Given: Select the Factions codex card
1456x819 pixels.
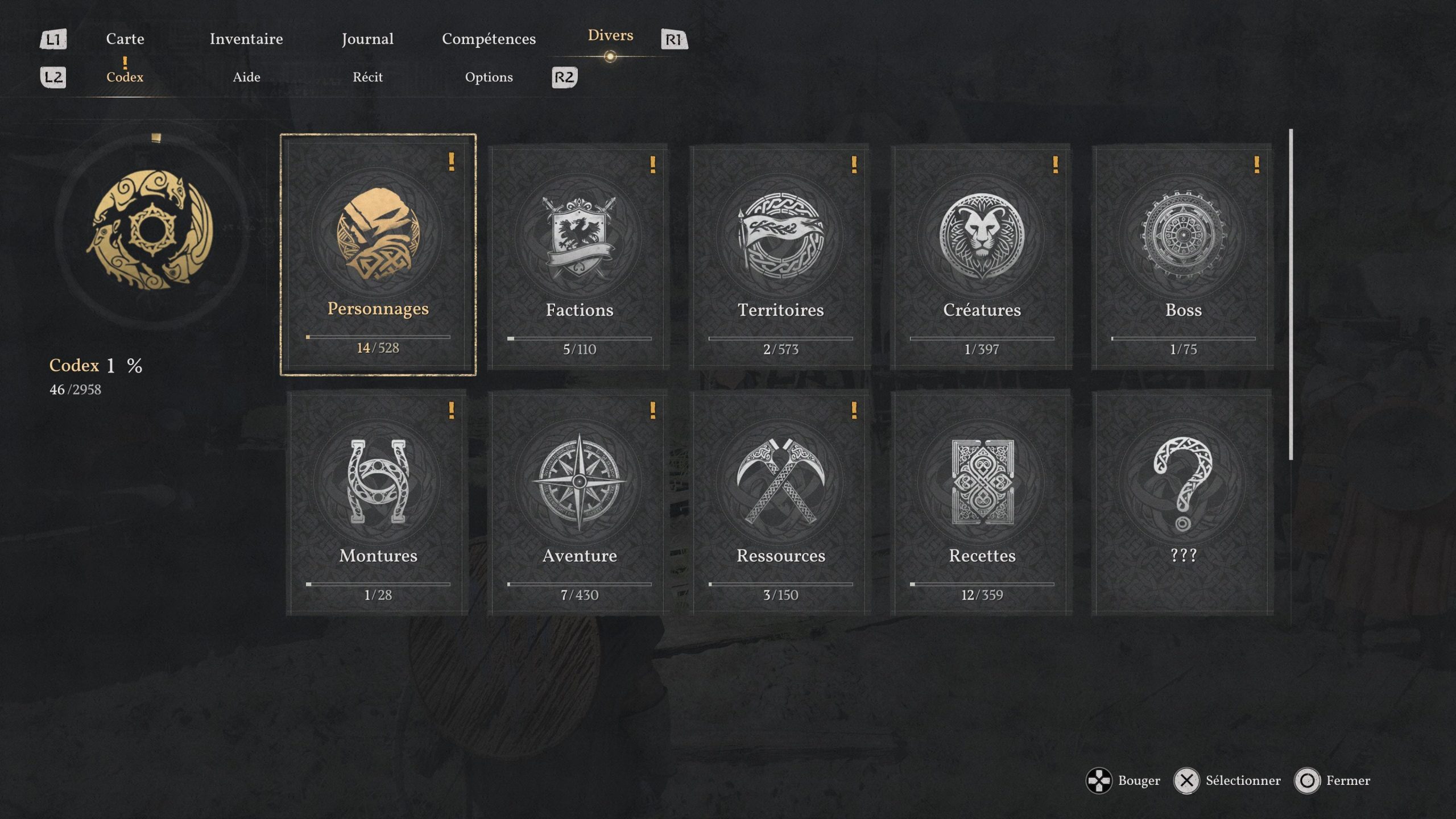Looking at the screenshot, I should [579, 257].
